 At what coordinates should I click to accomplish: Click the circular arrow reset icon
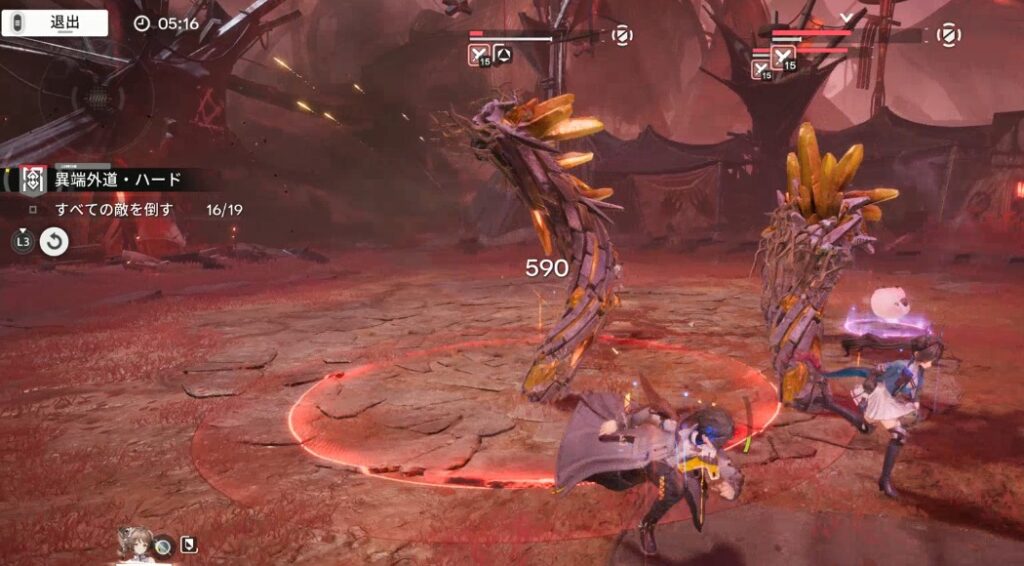pos(53,242)
